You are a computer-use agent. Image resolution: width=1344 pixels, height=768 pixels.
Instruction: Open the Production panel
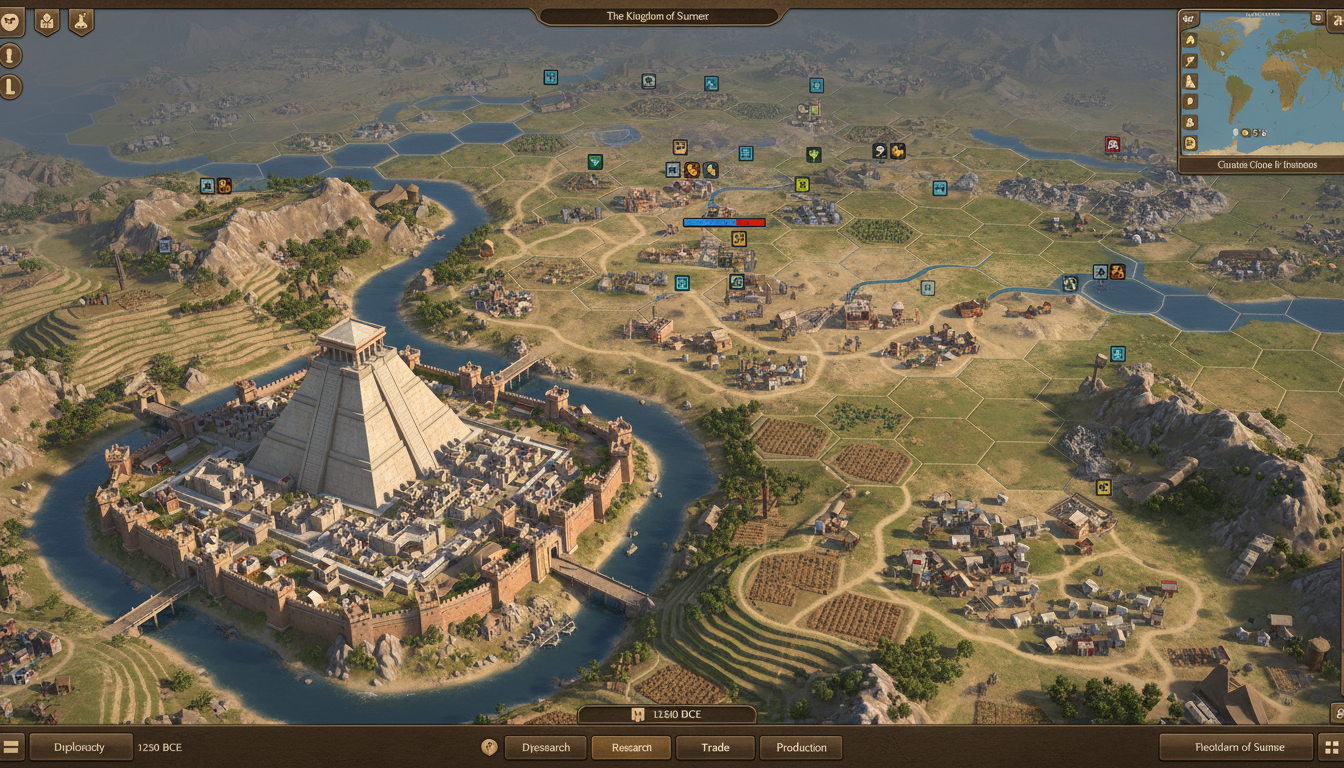click(x=801, y=747)
